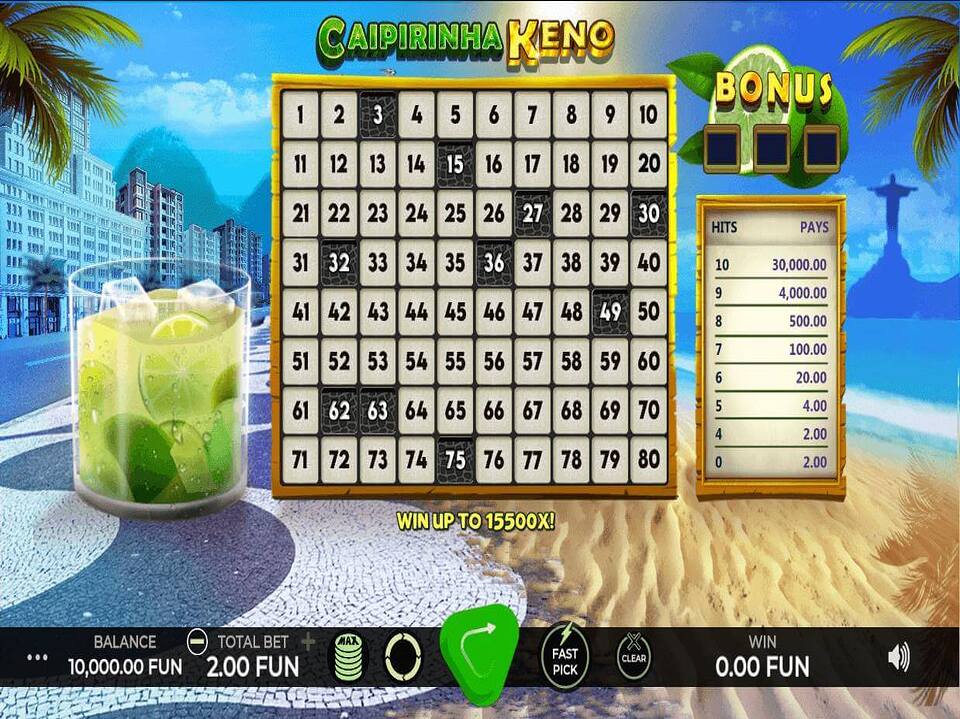Decrease total bet with minus button
This screenshot has width=960, height=719.
(198, 641)
